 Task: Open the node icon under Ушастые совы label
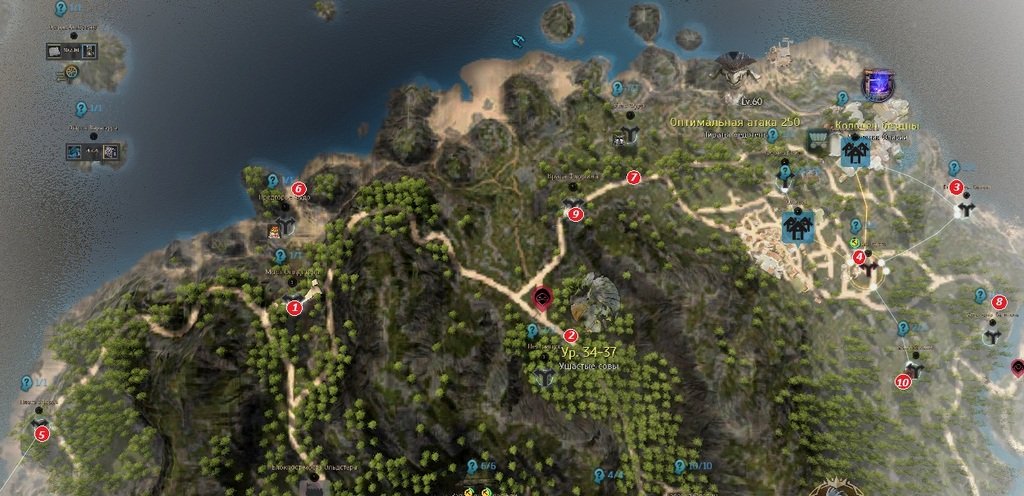coord(543,376)
